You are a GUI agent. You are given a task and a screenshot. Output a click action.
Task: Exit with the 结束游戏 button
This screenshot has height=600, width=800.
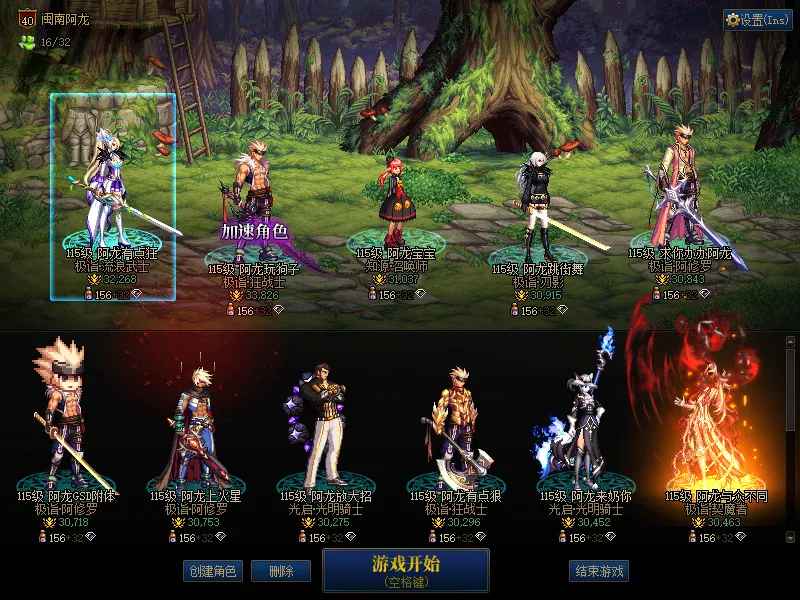pos(599,571)
